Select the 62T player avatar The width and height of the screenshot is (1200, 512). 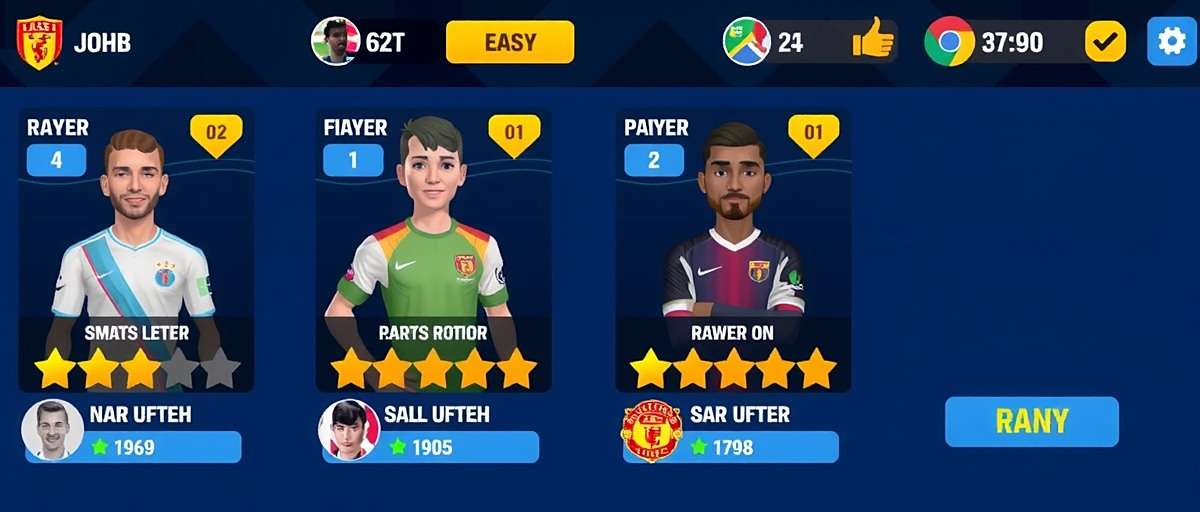coord(336,42)
